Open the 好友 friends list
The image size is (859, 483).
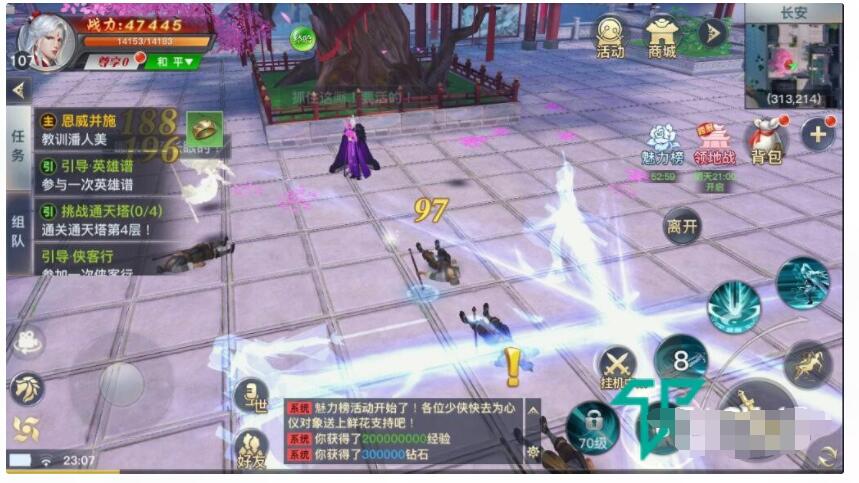click(x=252, y=447)
